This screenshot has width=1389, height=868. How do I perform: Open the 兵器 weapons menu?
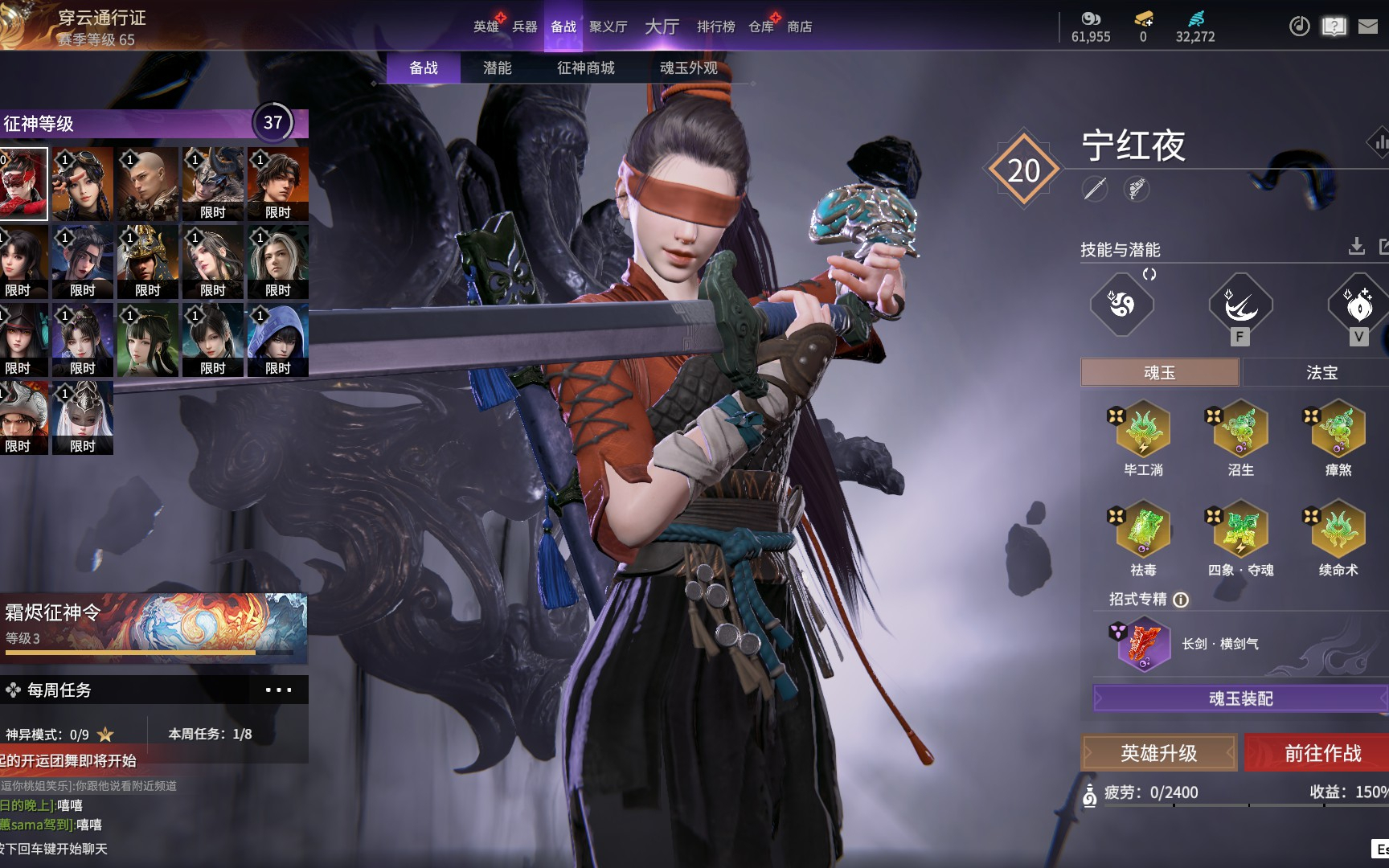[525, 27]
